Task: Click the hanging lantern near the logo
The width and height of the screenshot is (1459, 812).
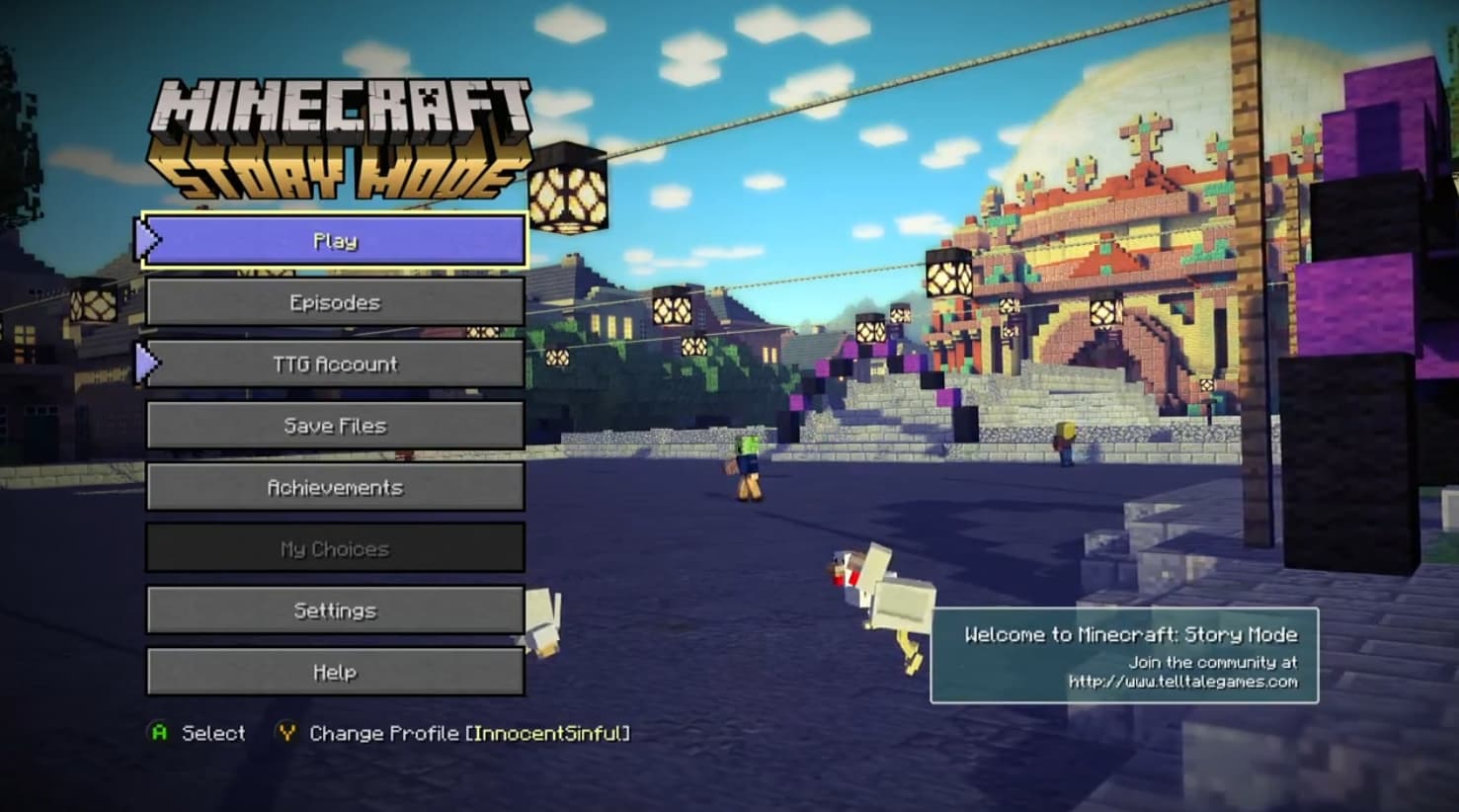Action: pyautogui.click(x=563, y=188)
